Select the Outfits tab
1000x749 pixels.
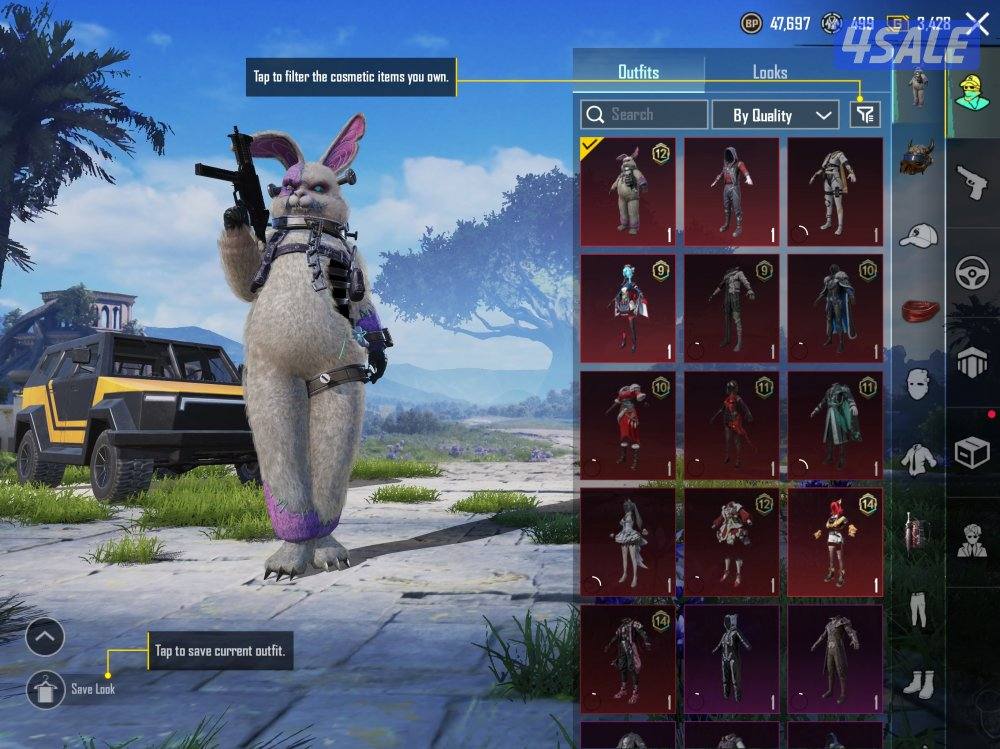coord(638,72)
